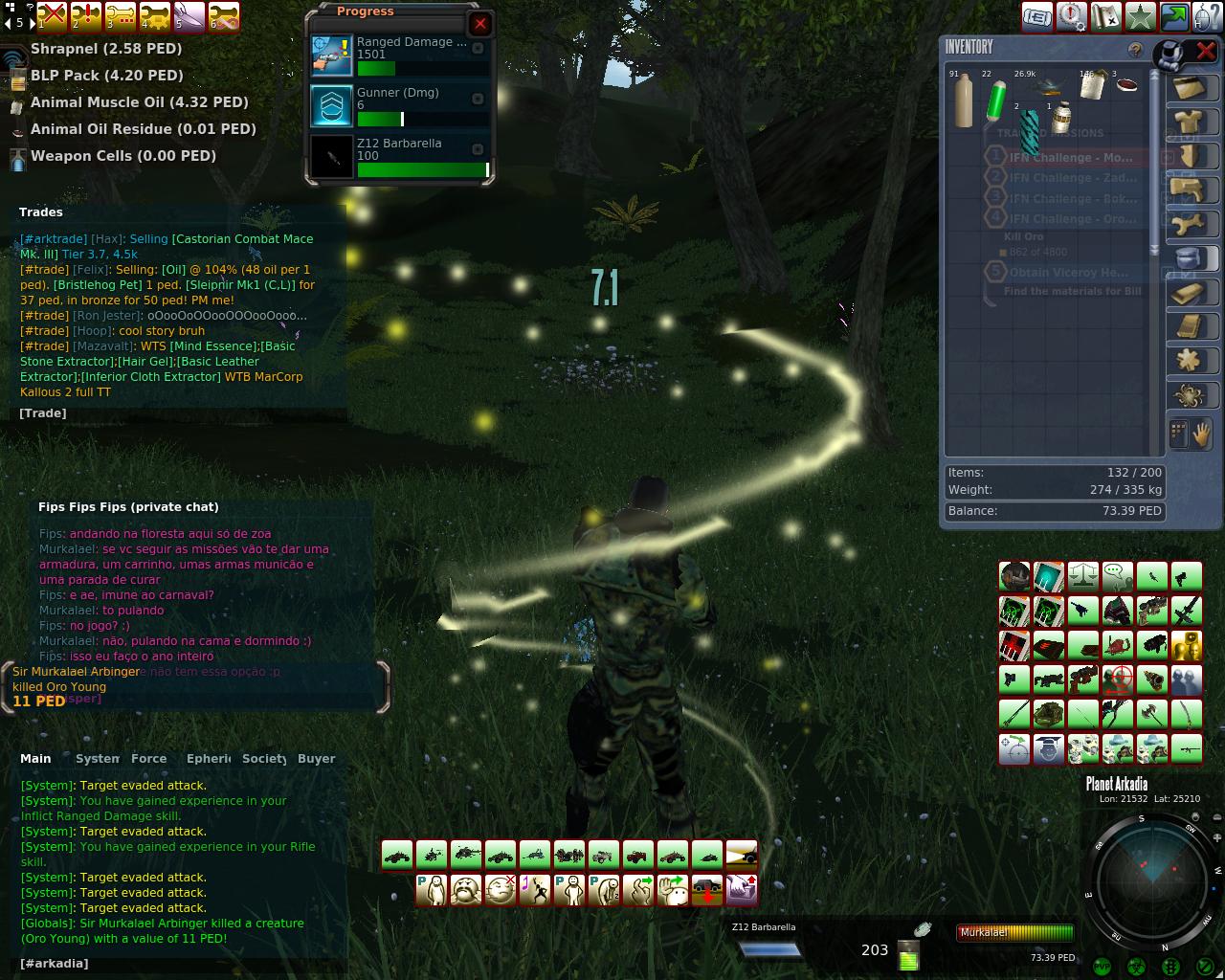Viewport: 1225px width, 980px height.
Task: Activate the crossed-out wrench action slot 1
Action: click(52, 16)
